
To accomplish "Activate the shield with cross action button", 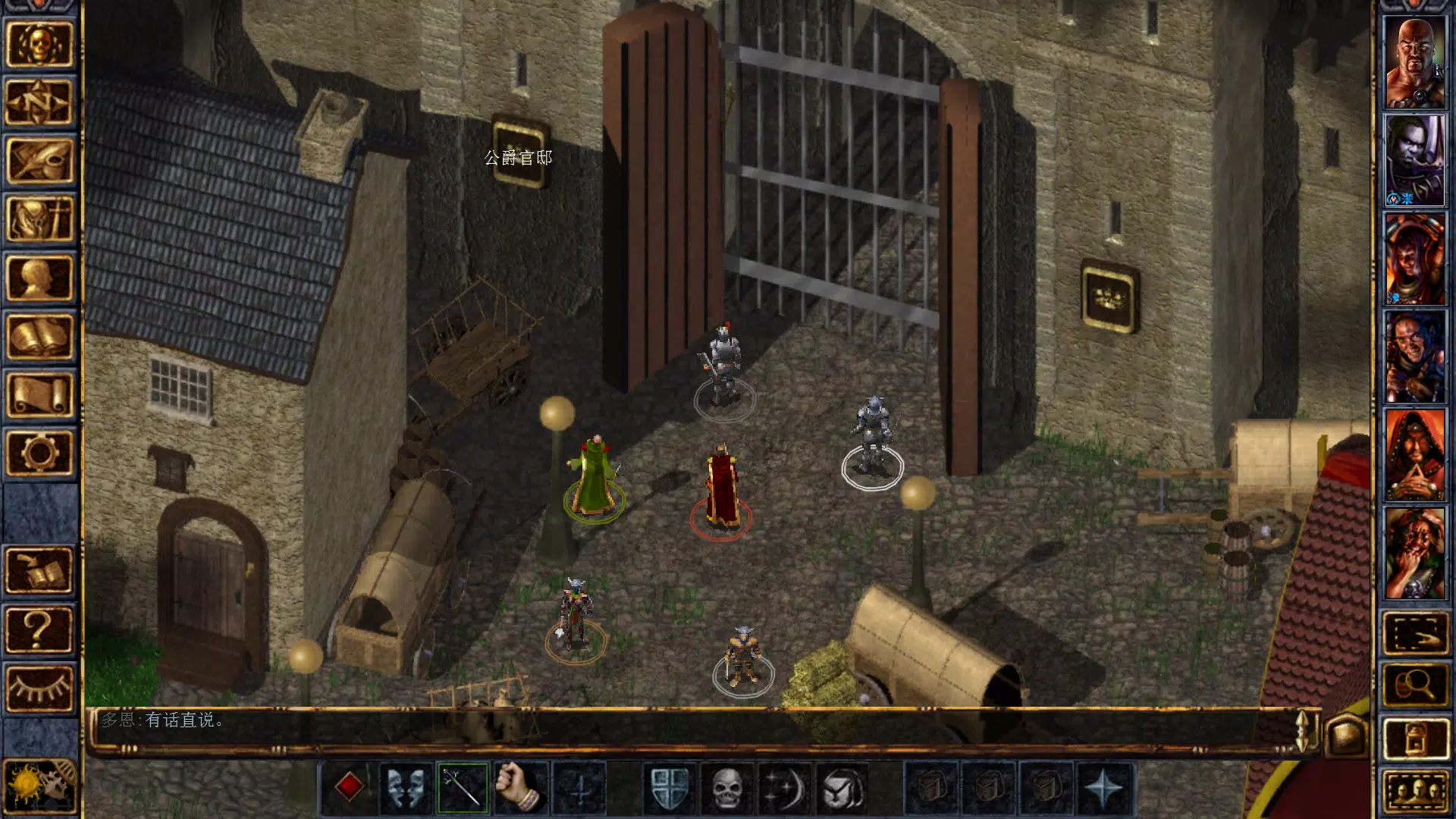I will tap(670, 788).
